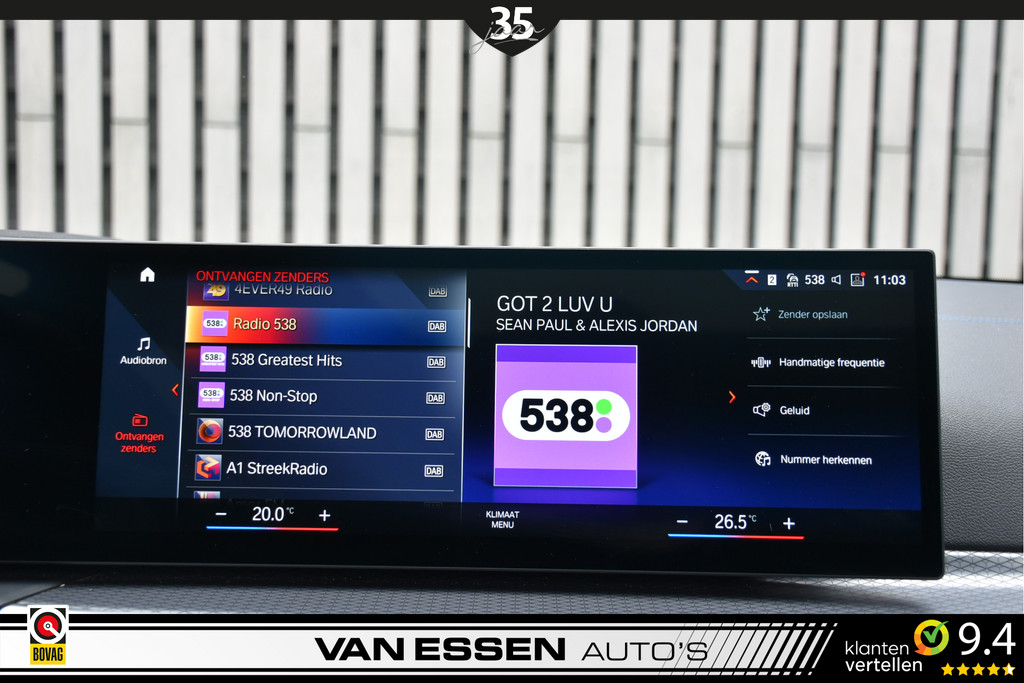The height and width of the screenshot is (683, 1024).
Task: Raise the 20.0° temperature with plus
Action: tap(324, 515)
